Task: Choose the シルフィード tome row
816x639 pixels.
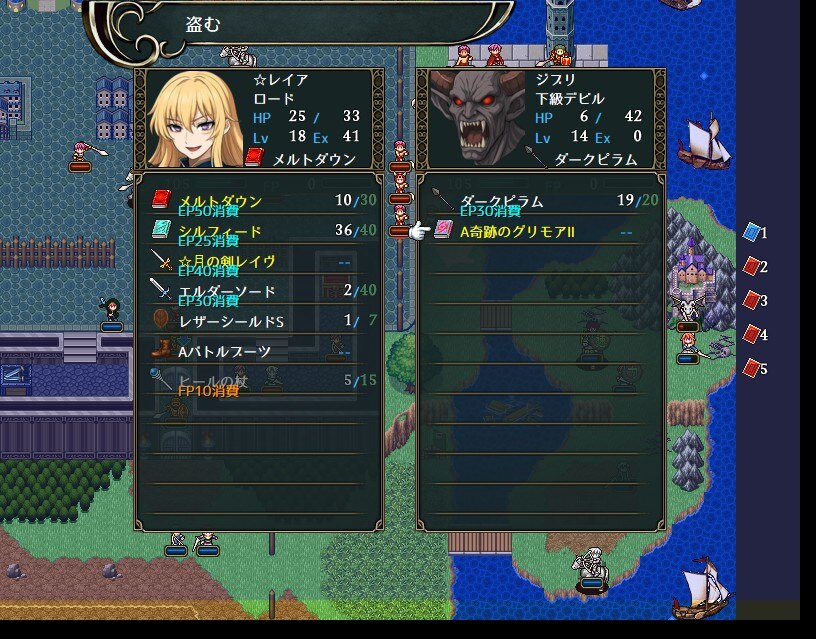Action: 258,231
